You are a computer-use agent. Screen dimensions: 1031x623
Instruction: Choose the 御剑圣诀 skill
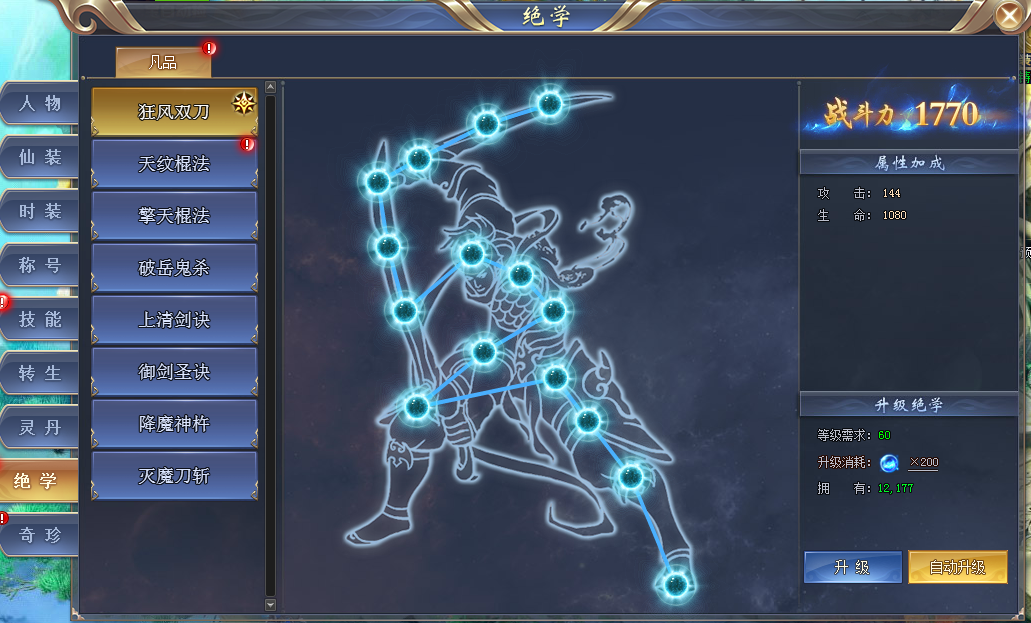(174, 372)
